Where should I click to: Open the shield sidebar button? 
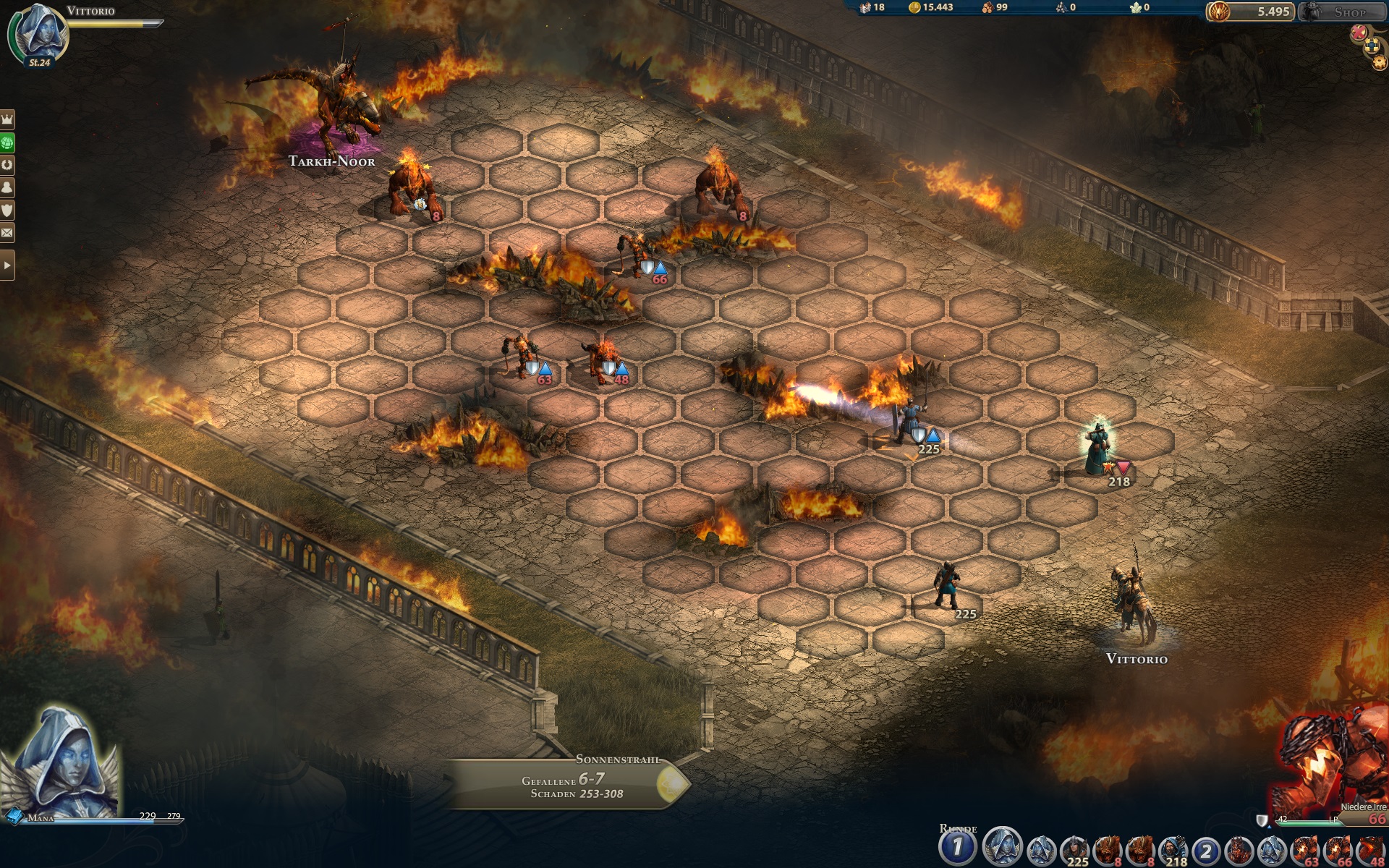(7, 210)
